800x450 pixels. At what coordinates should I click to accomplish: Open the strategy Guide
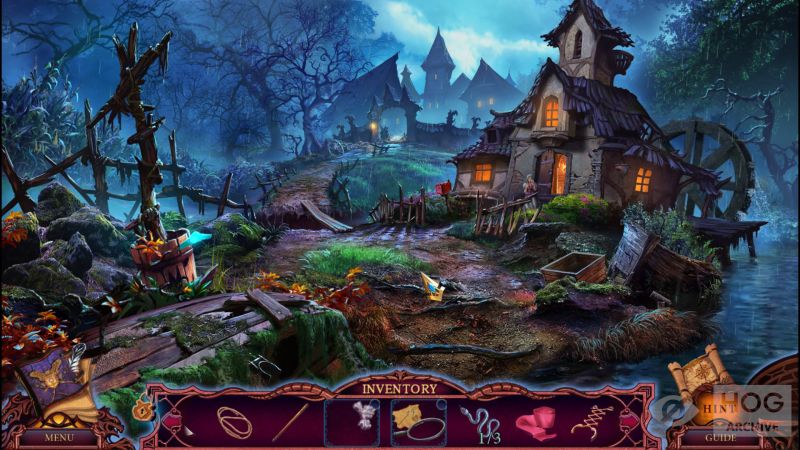coord(718,436)
